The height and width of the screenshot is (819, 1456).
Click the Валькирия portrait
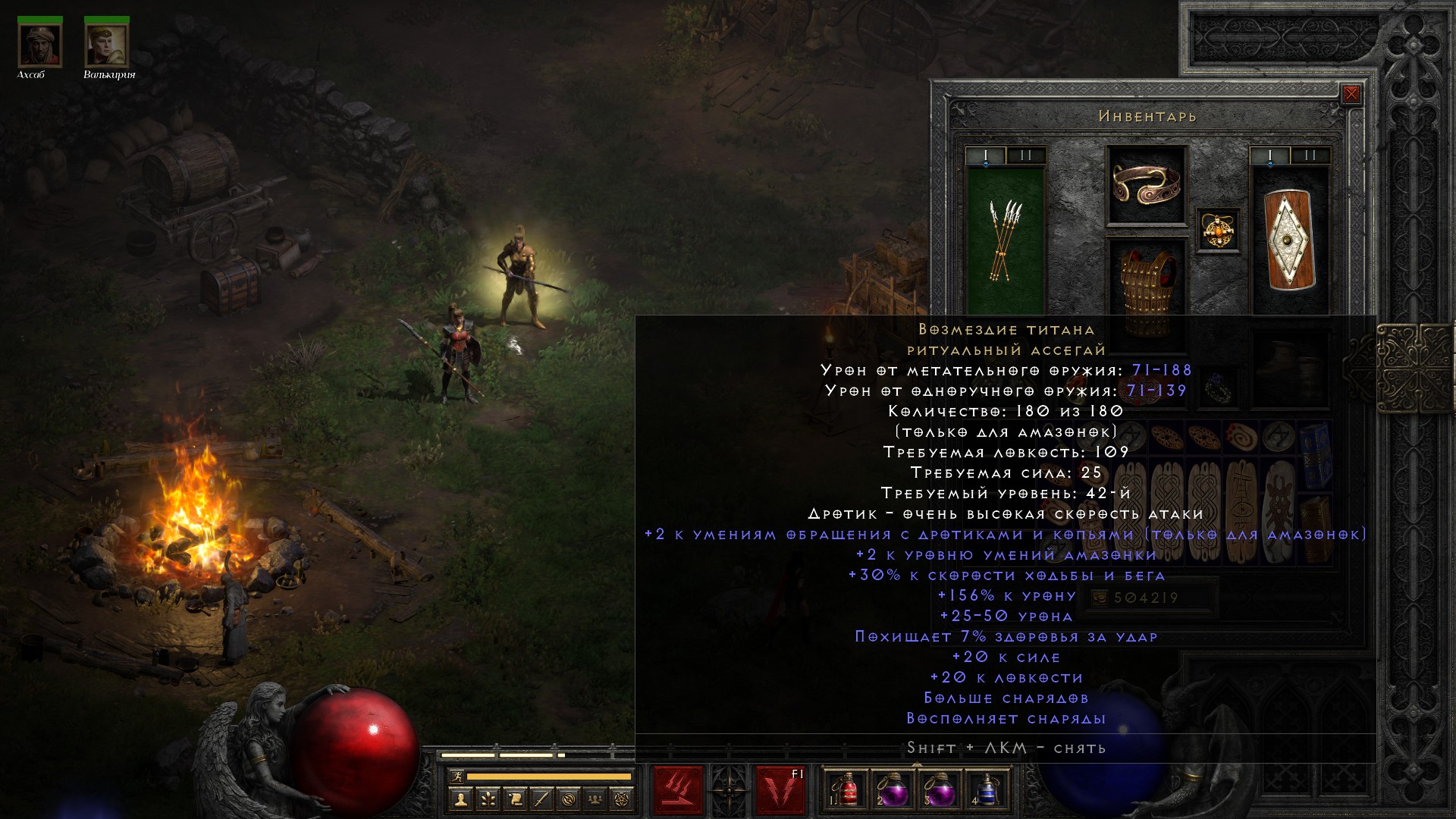click(x=106, y=45)
